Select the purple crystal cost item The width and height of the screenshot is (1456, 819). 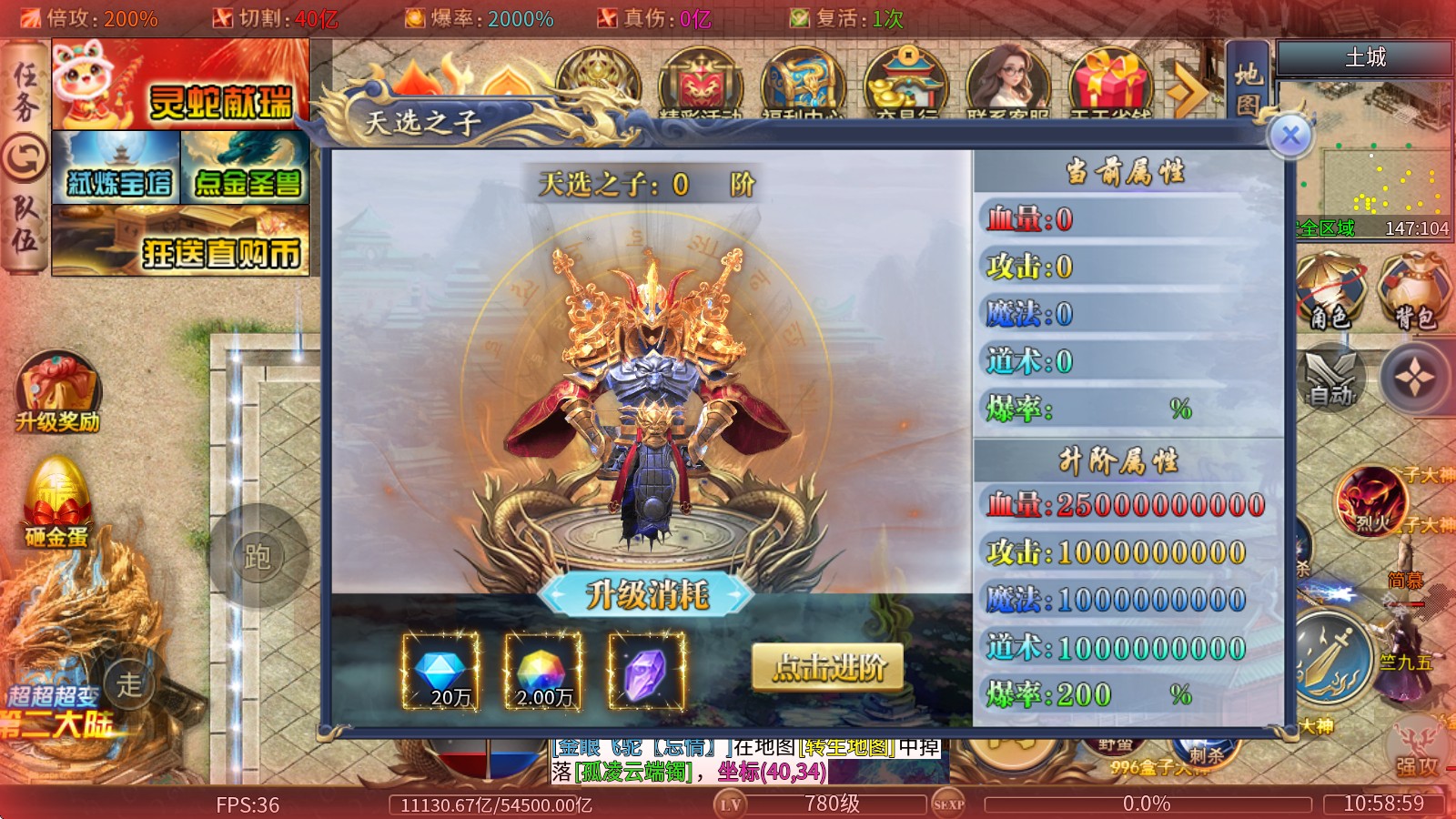646,672
